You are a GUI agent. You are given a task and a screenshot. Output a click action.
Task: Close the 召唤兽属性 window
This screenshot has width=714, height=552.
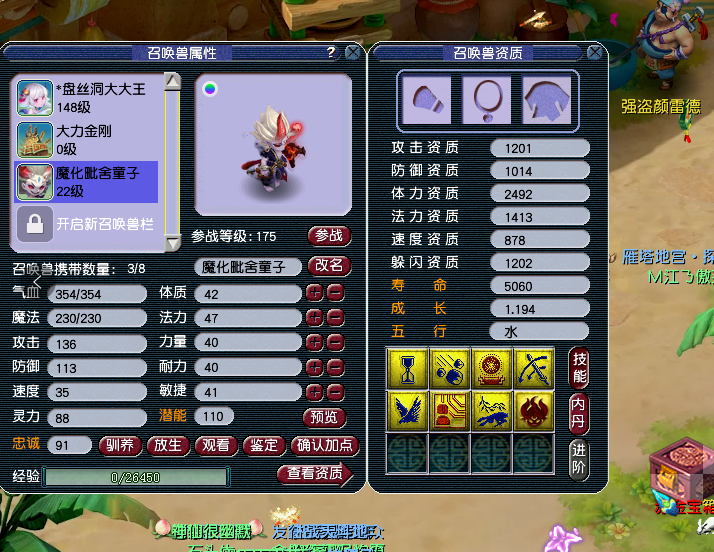(352, 53)
